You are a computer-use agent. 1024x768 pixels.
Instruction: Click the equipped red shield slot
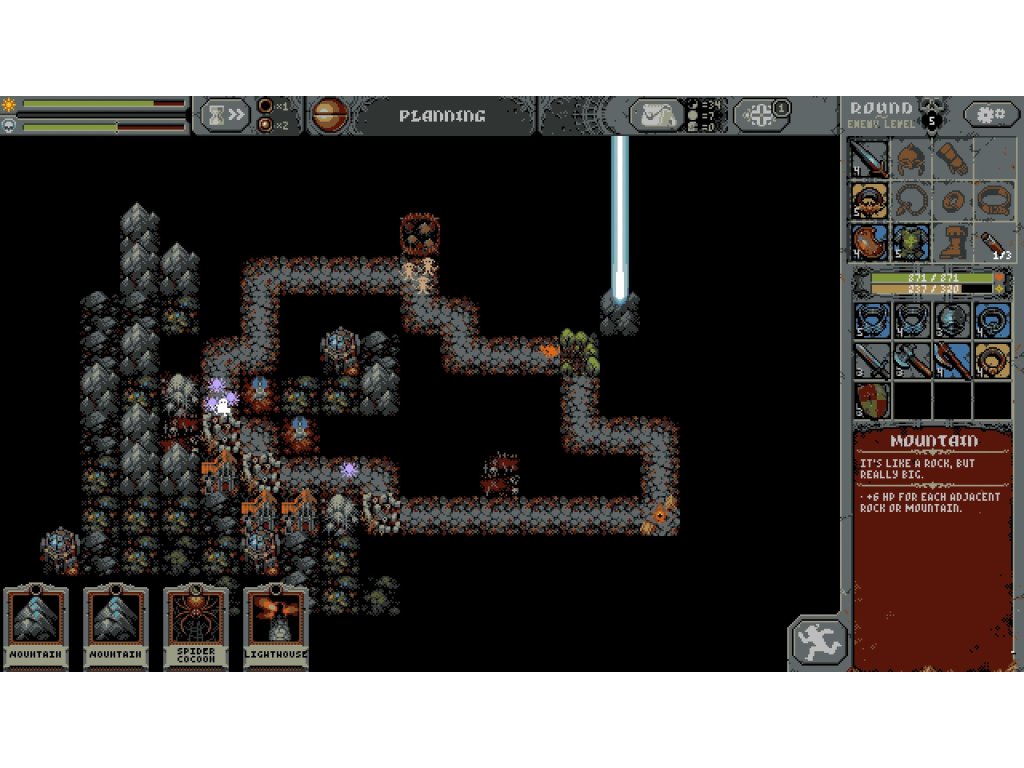click(x=869, y=241)
